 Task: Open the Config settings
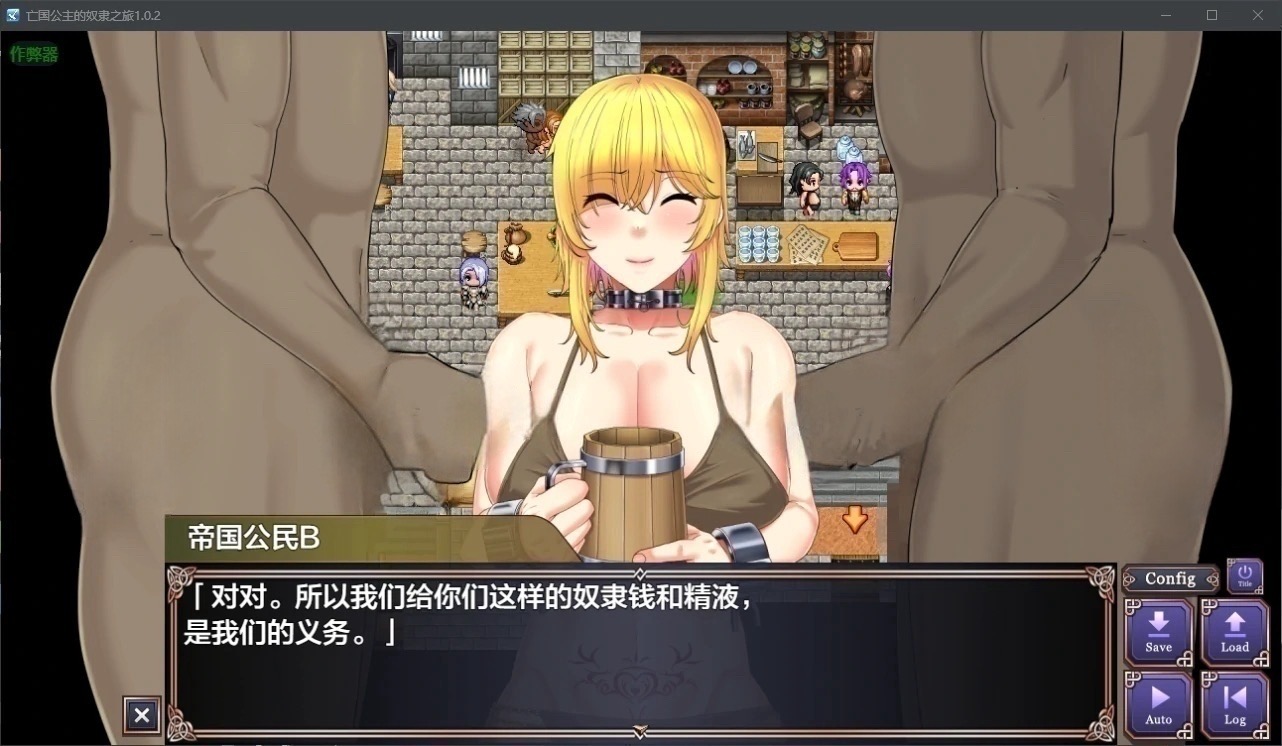coord(1170,579)
